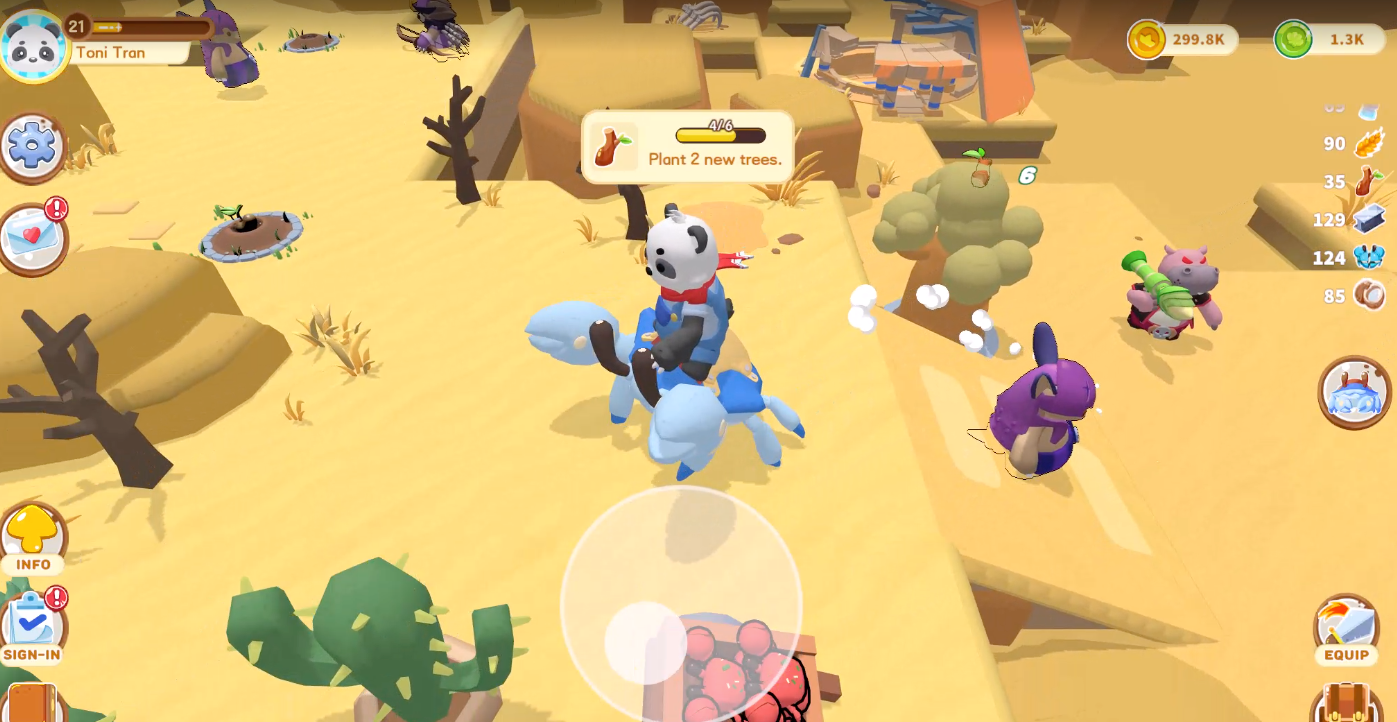Tap the green gem balance 1.3K

click(x=1327, y=40)
